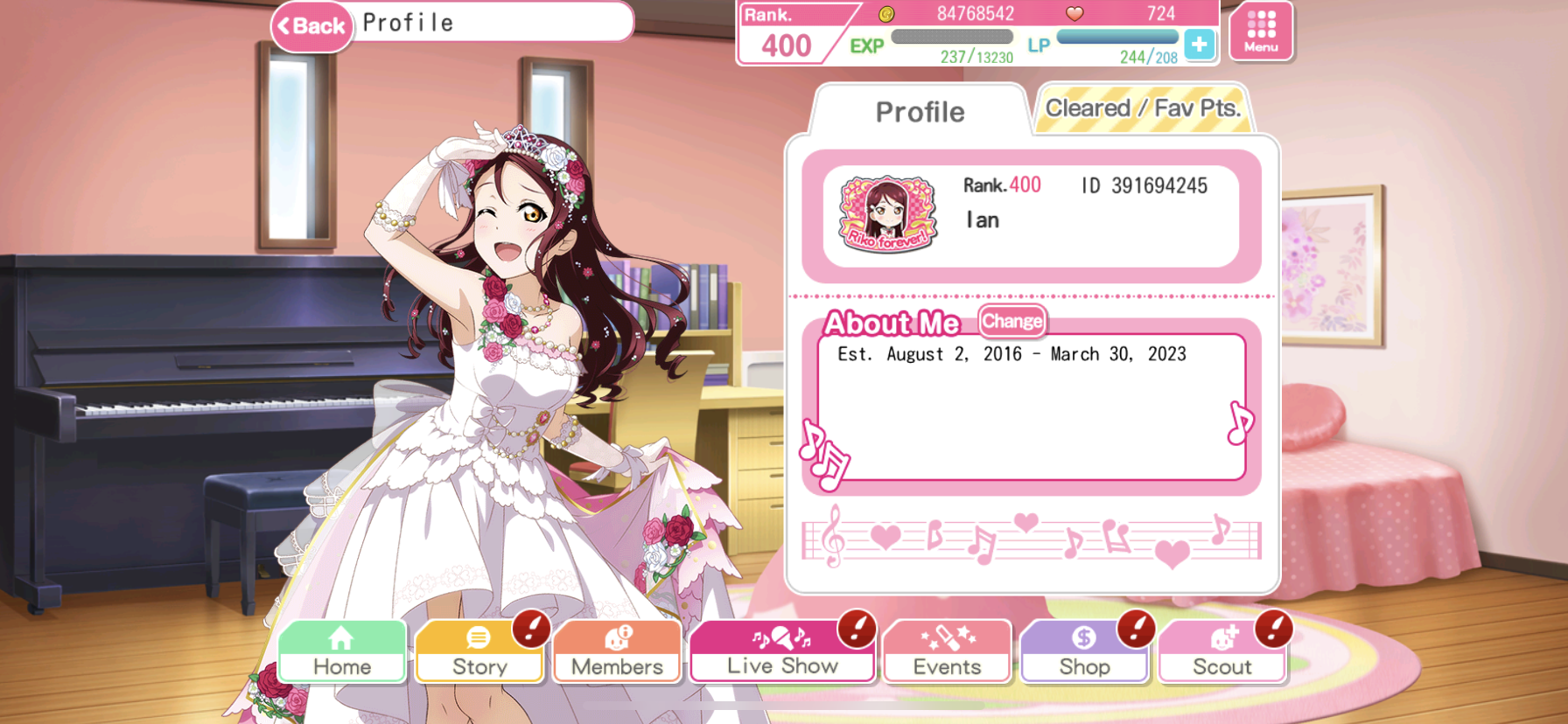
Task: Open the Scout page
Action: pos(1222,651)
